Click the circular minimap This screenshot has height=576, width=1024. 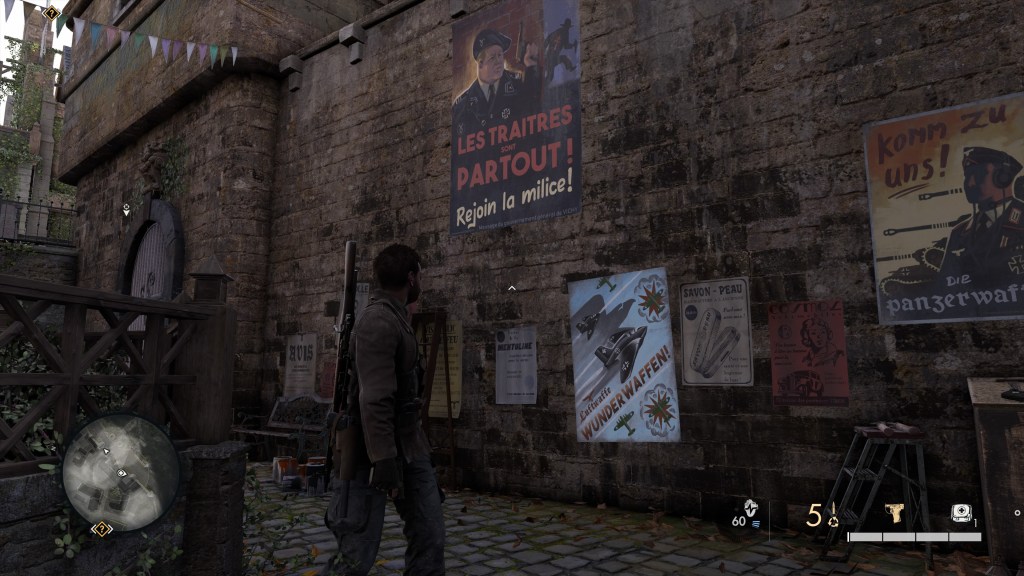point(121,472)
